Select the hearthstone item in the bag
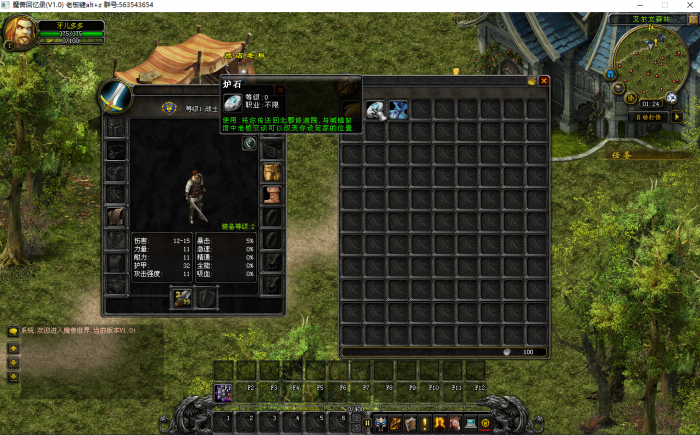The image size is (700, 435). (x=375, y=109)
